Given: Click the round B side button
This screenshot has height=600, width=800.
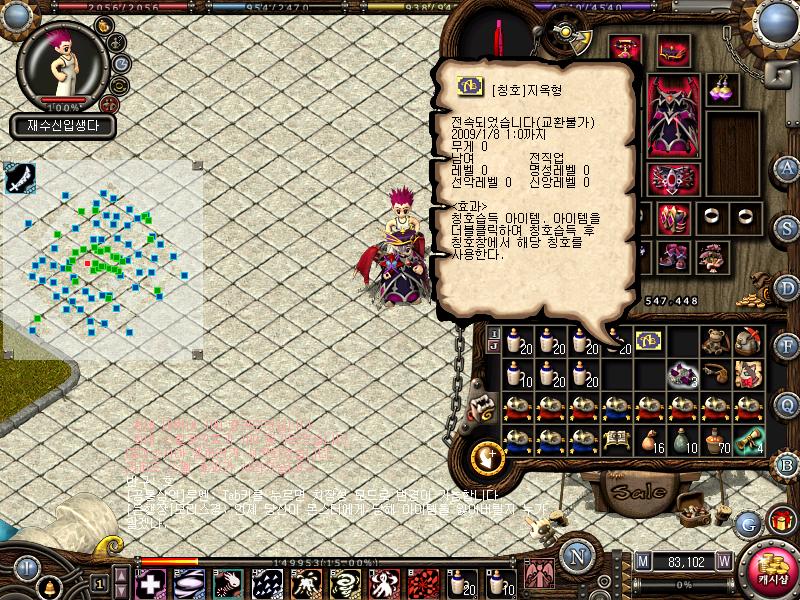Looking at the screenshot, I should [787, 463].
